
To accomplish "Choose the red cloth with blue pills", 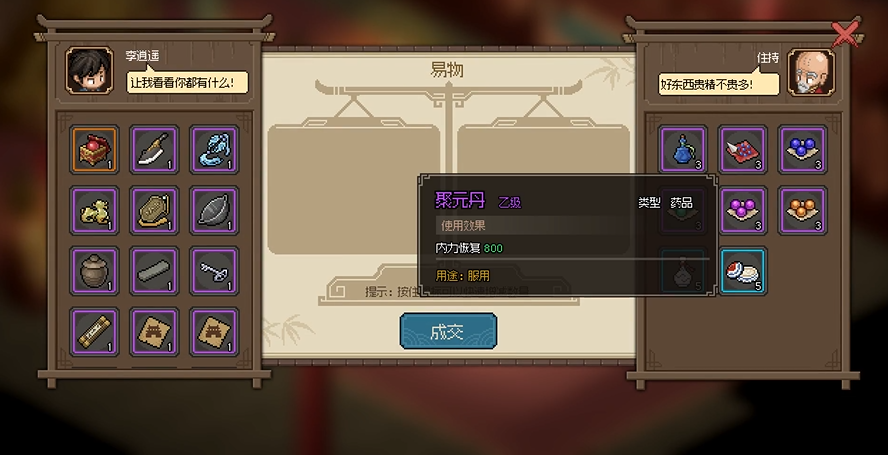I will [743, 150].
